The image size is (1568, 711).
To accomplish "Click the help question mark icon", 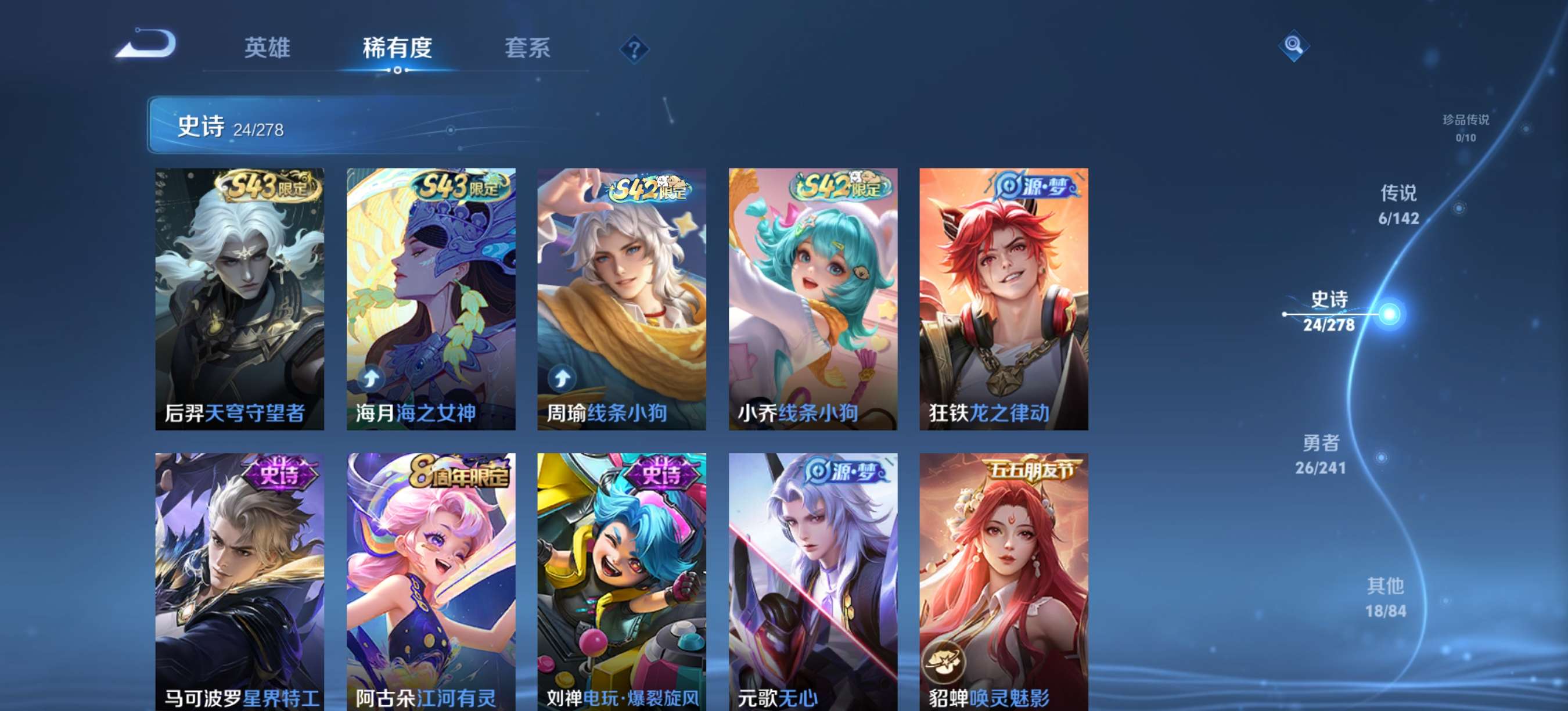I will click(x=634, y=49).
